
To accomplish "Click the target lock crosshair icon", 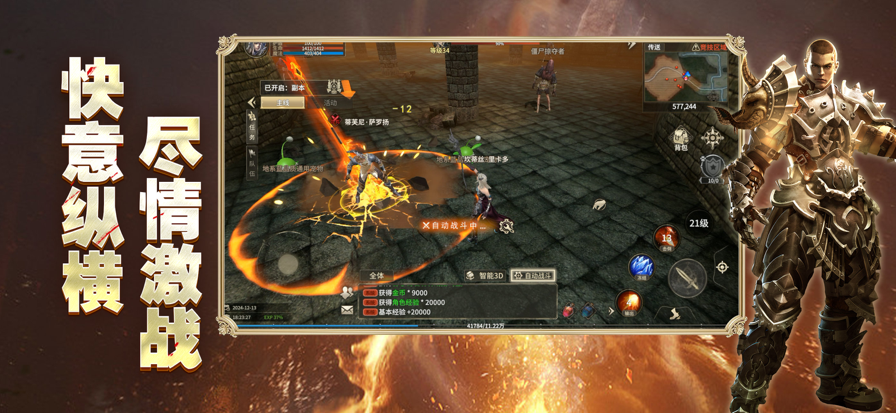I will 722,267.
